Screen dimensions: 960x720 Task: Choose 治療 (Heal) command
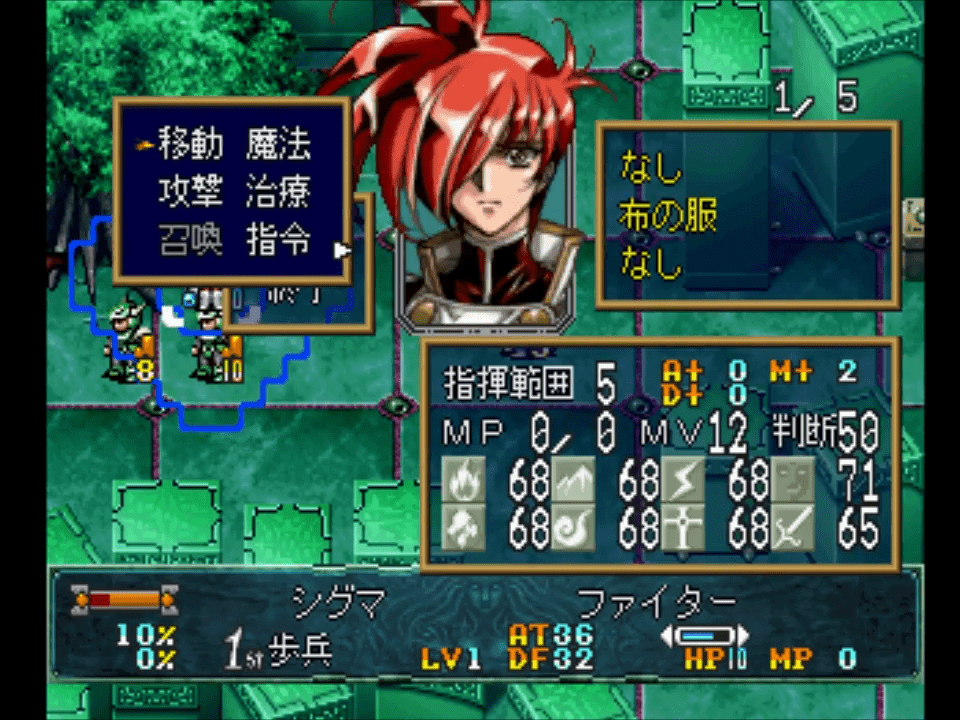tap(278, 193)
